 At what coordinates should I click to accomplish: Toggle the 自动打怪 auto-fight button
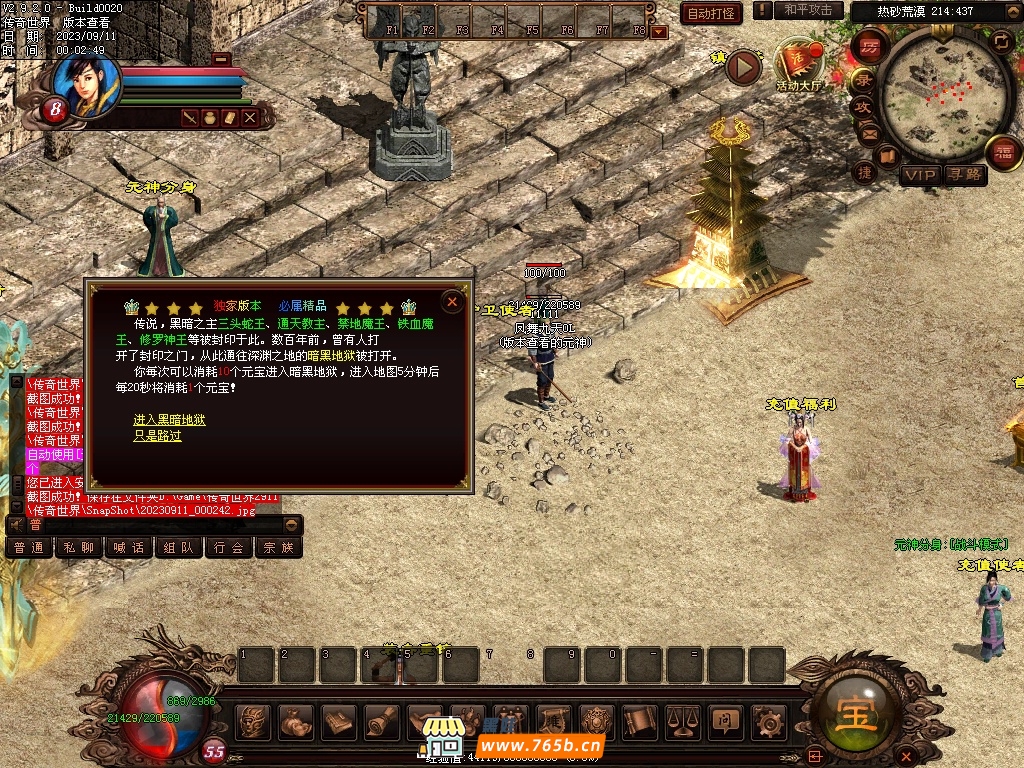pyautogui.click(x=711, y=13)
